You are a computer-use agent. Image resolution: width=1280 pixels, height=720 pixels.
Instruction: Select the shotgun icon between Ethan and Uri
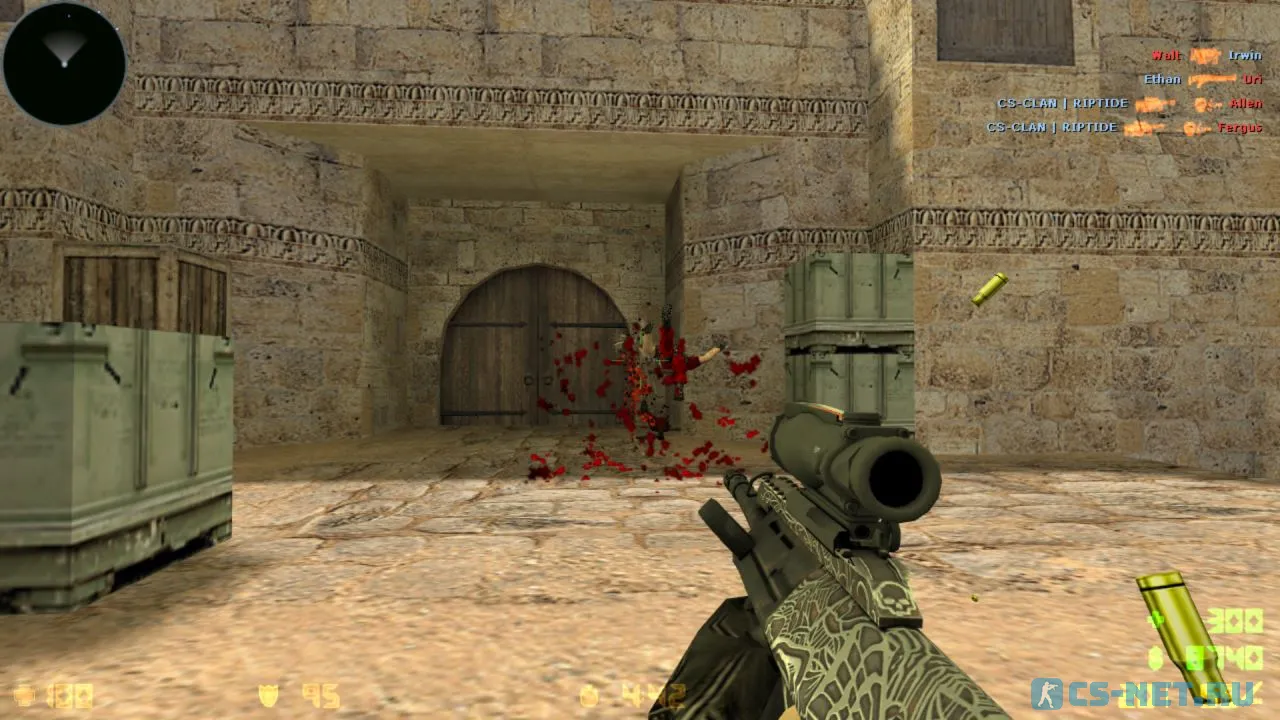1212,79
